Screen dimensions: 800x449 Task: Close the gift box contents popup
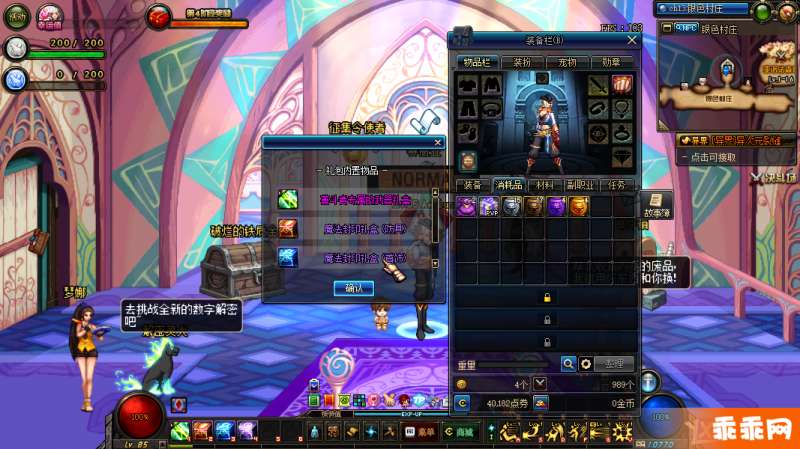tap(437, 143)
